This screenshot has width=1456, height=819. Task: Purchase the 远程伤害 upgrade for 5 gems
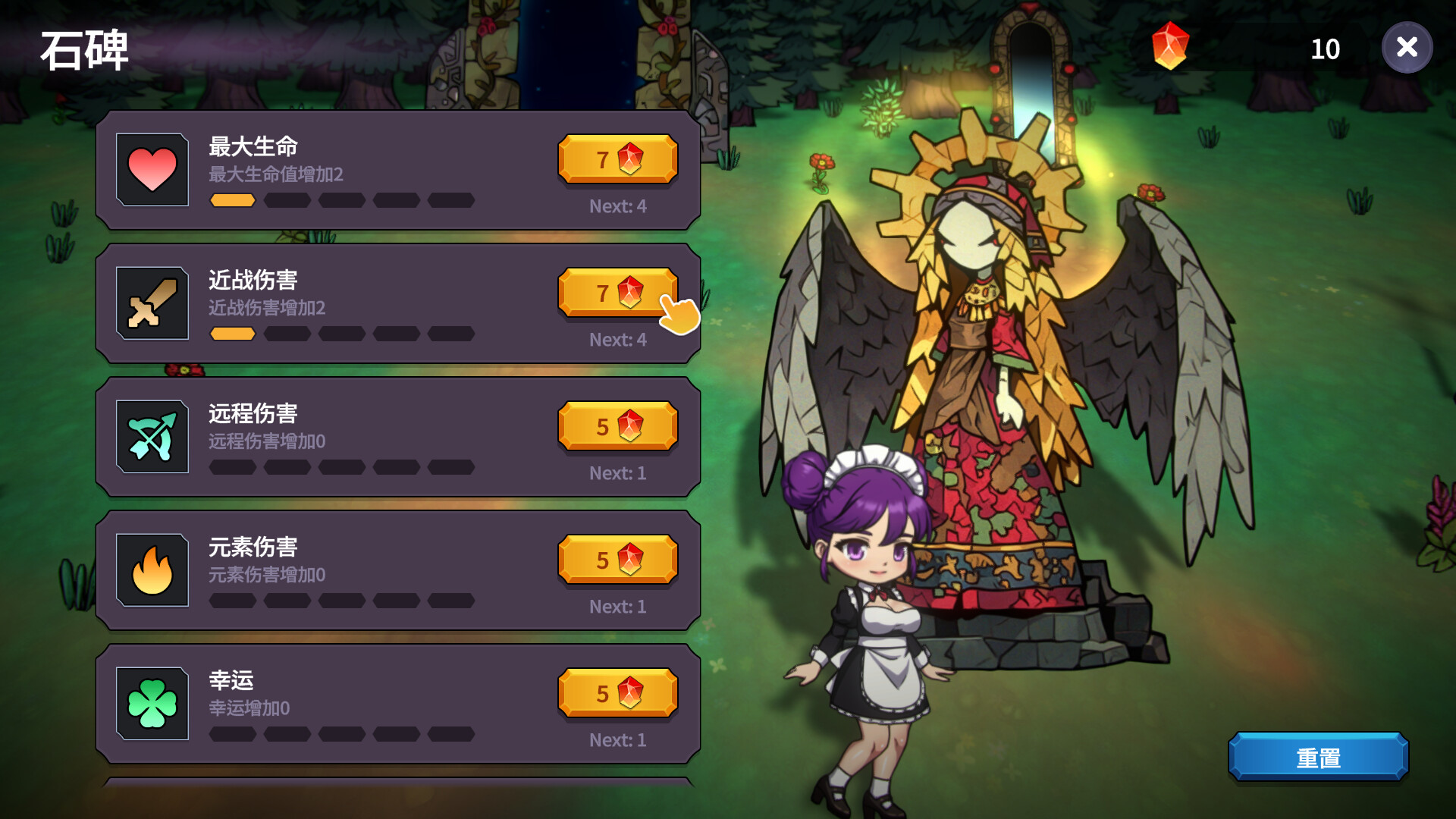(x=617, y=426)
